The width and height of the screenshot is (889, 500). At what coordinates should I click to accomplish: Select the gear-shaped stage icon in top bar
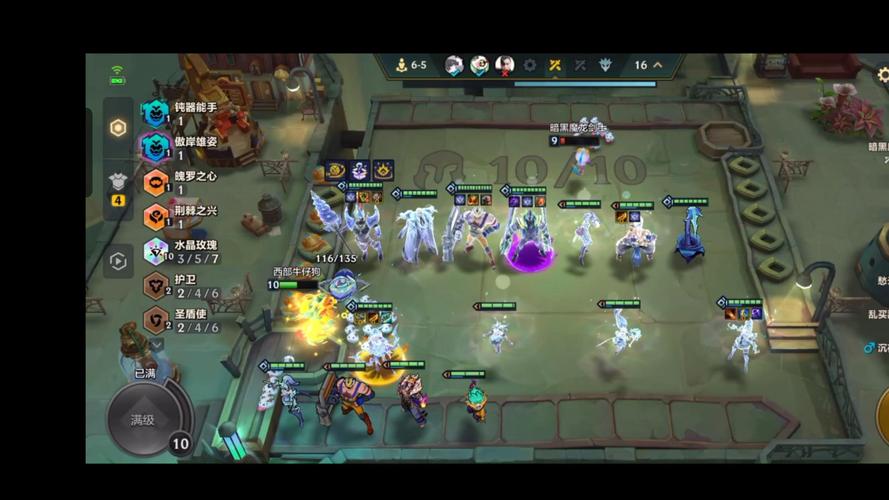[x=529, y=66]
